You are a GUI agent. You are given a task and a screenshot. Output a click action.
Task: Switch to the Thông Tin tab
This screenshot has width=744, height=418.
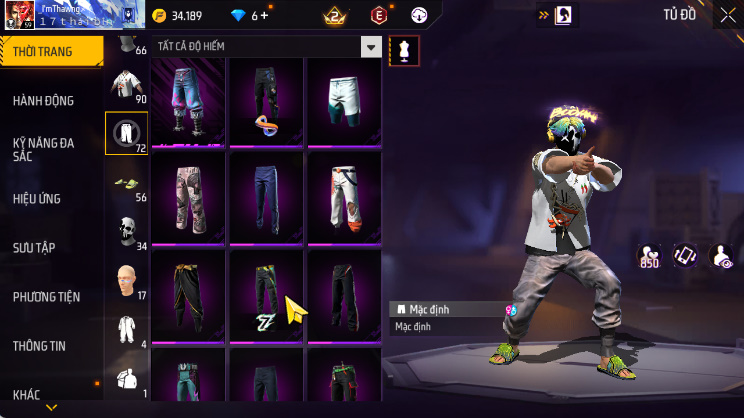(x=40, y=345)
